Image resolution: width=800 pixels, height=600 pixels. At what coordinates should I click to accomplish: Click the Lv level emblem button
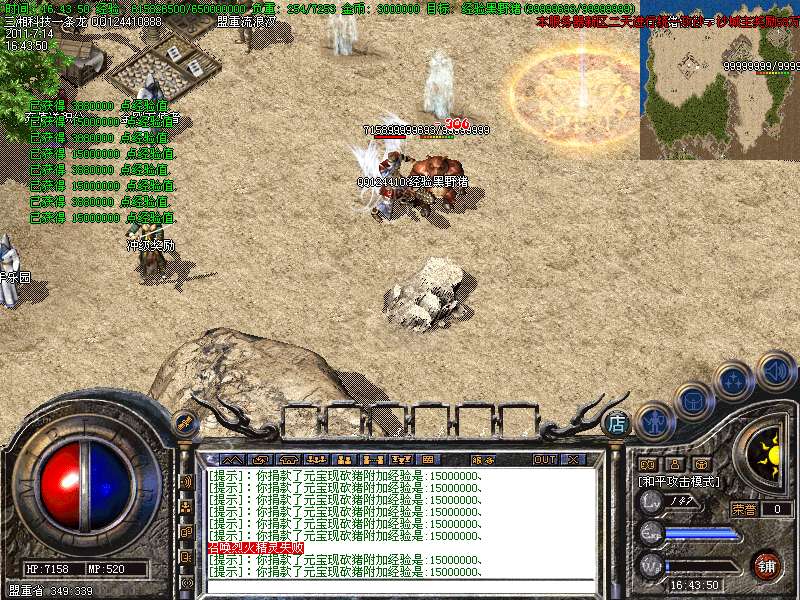[651, 501]
